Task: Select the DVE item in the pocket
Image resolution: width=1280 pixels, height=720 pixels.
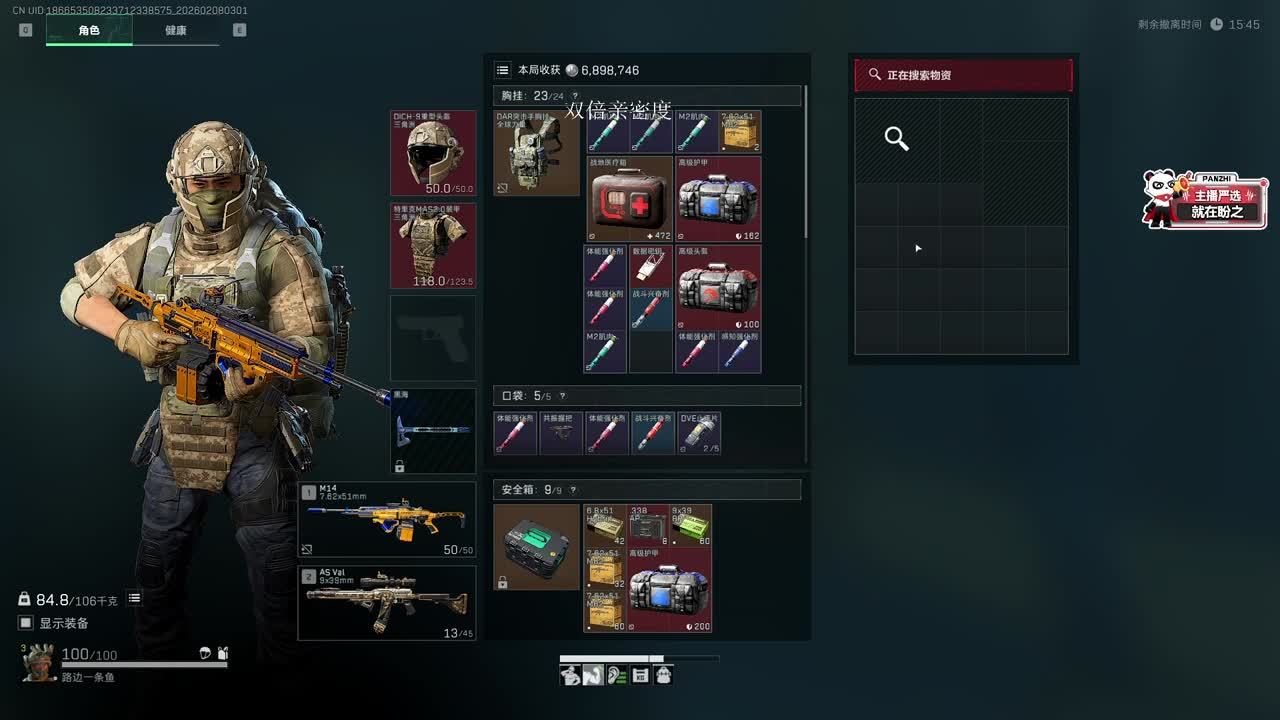Action: [699, 433]
